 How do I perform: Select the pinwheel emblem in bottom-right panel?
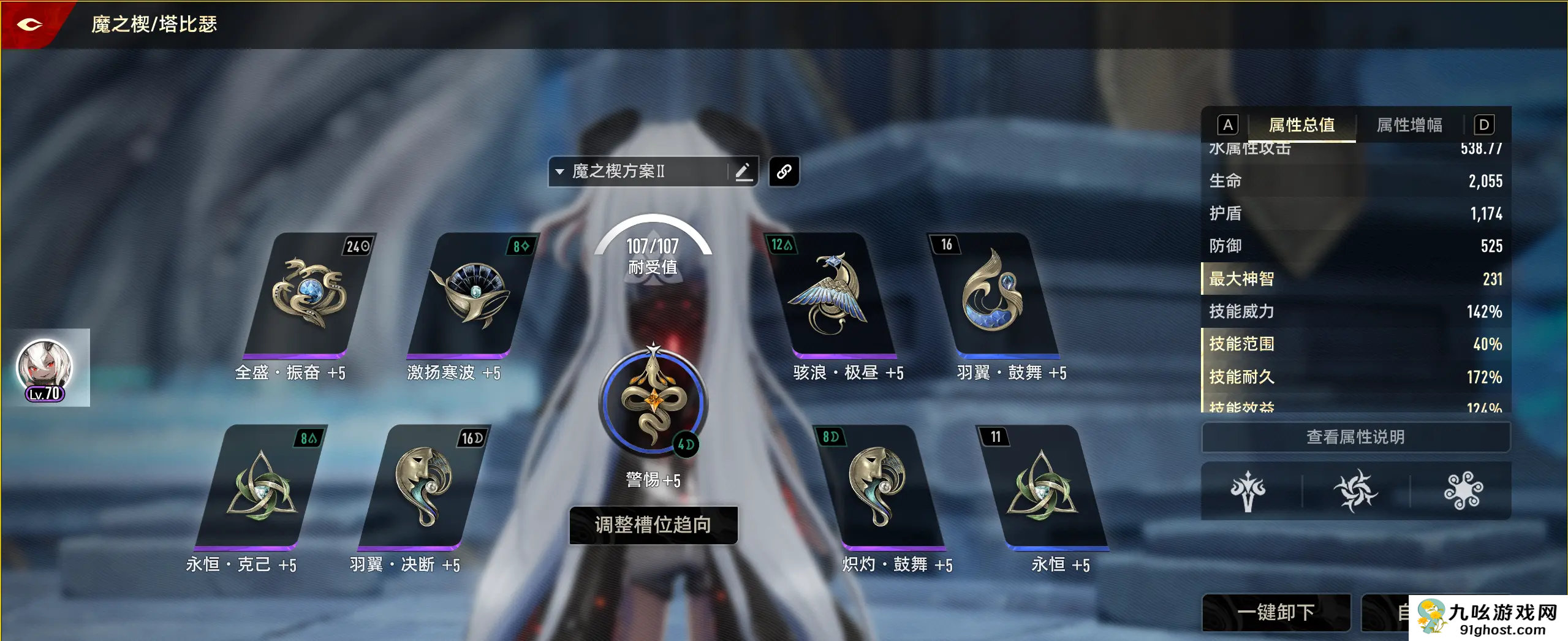(1356, 491)
